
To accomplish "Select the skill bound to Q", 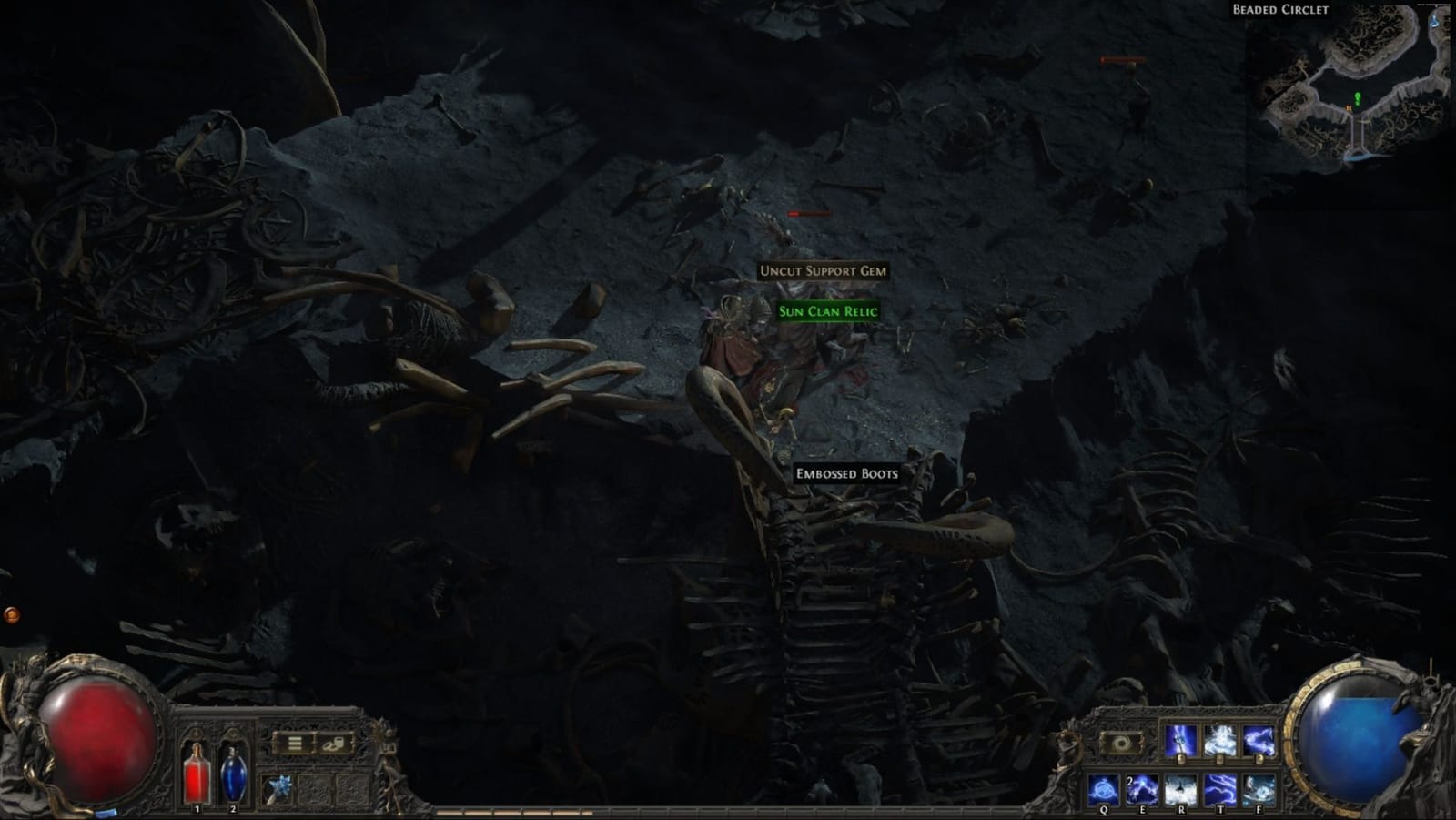I will click(x=1103, y=788).
